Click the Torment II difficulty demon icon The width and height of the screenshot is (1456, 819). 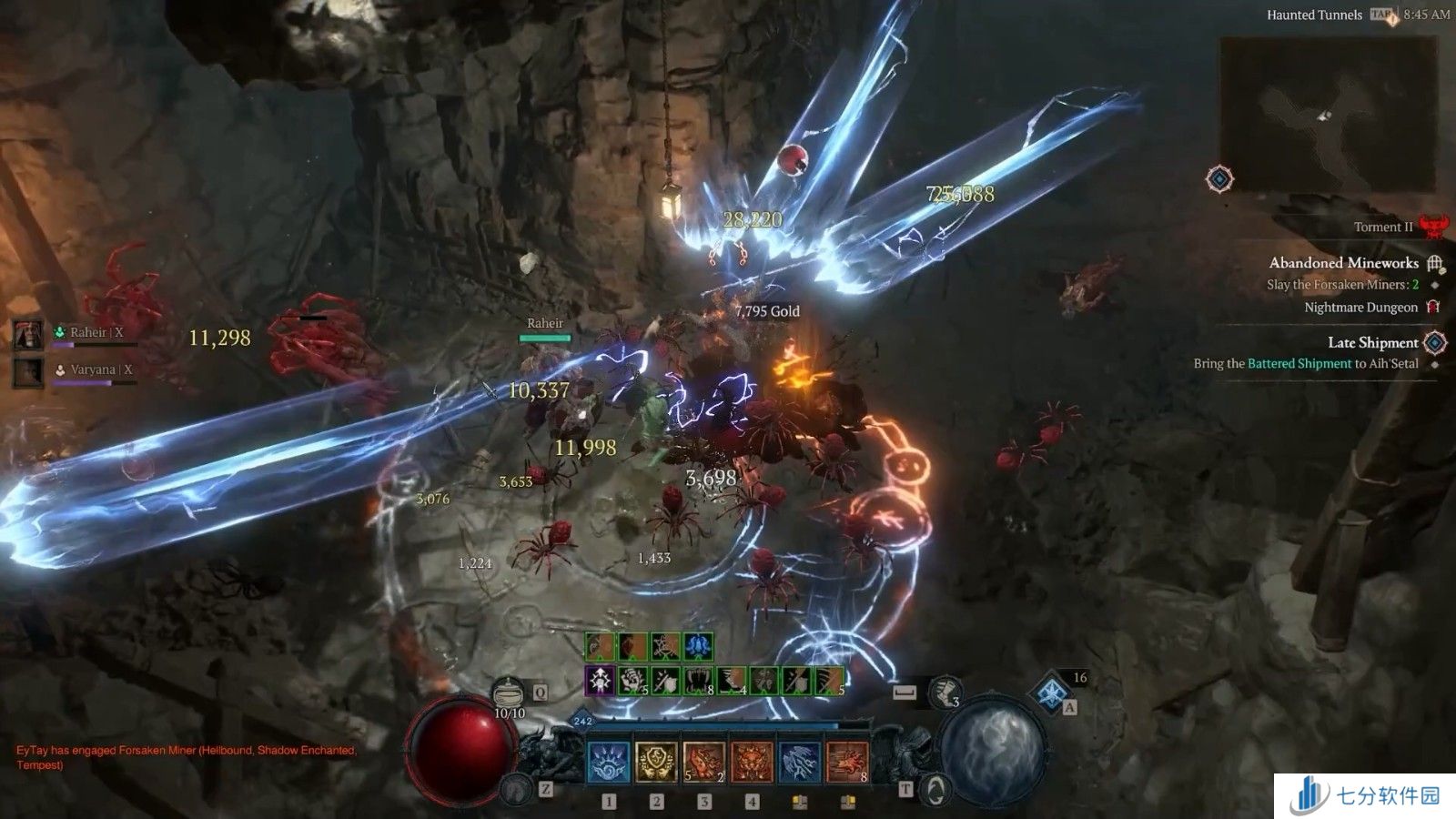coord(1433,226)
